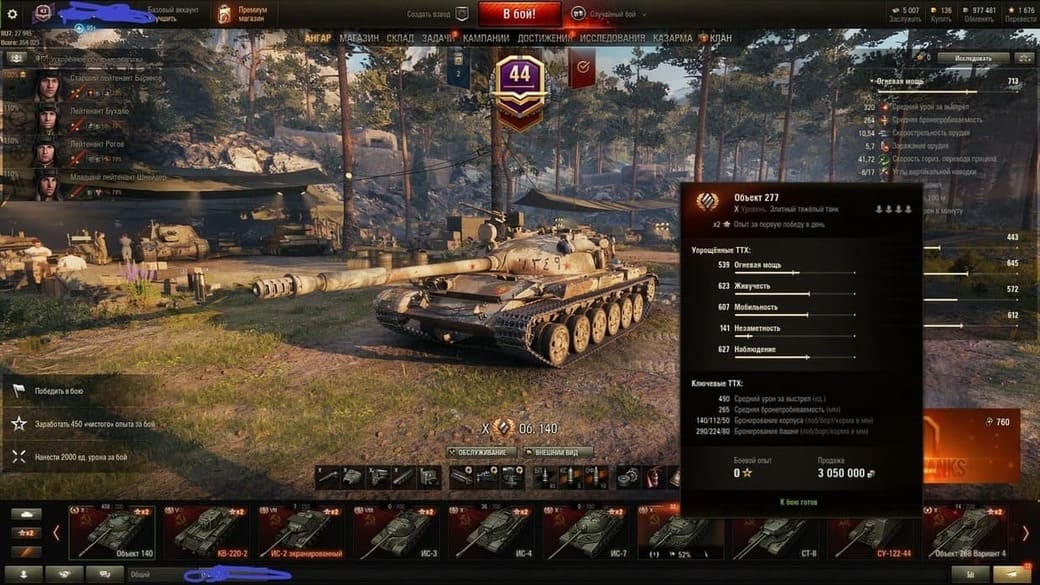Start the battle with the red «В бой!» button
This screenshot has width=1040, height=585.
(x=520, y=14)
